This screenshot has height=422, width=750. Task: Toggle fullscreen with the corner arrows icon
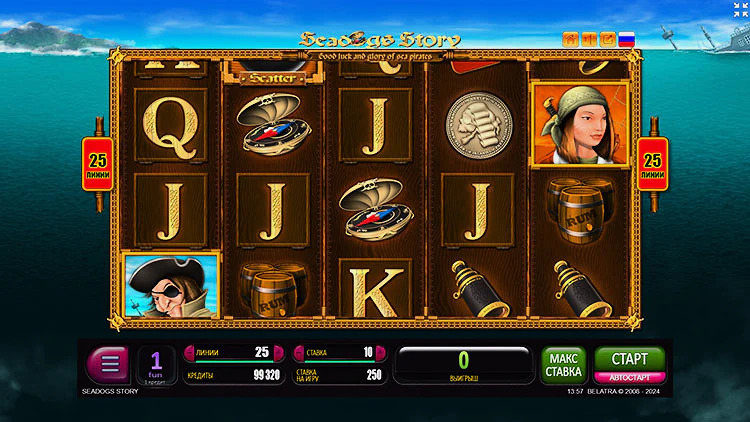pos(740,9)
